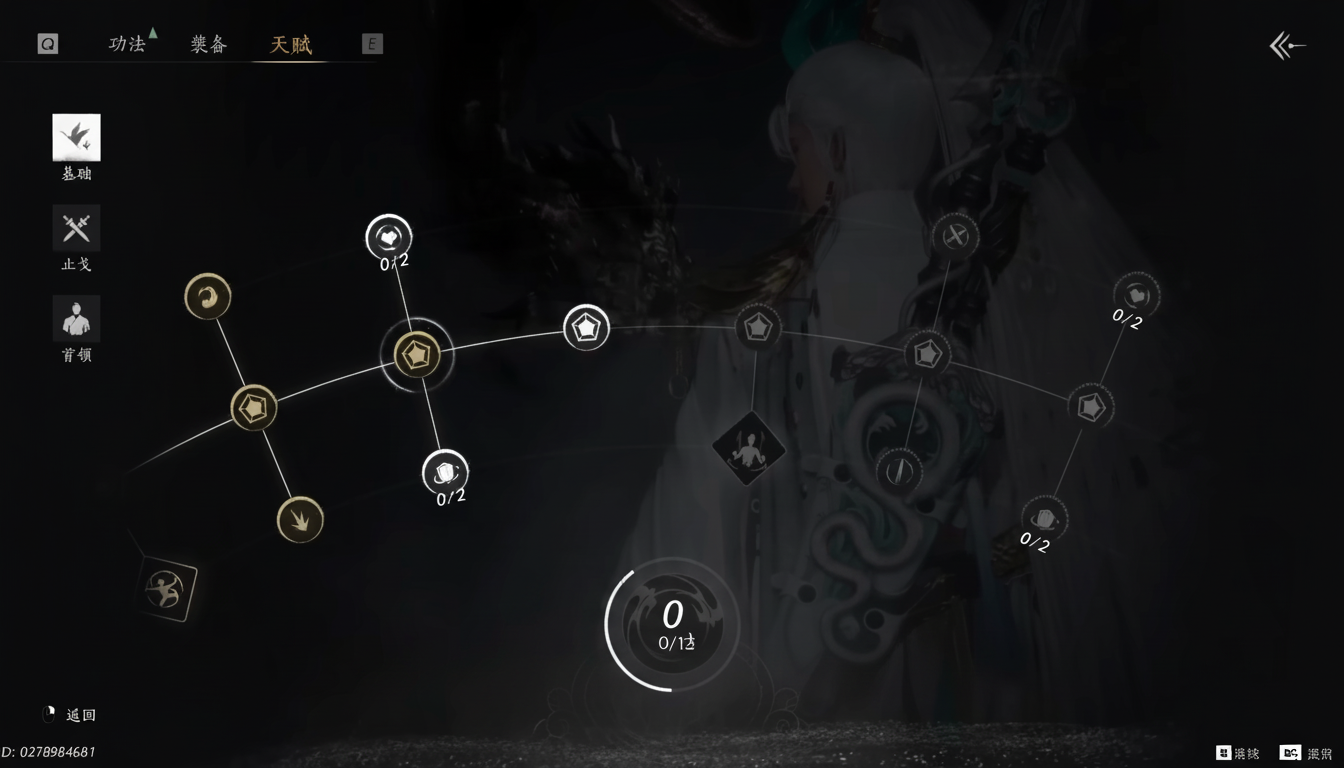The image size is (1344, 768).
Task: Open the 止戈 crossed swords category
Action: pyautogui.click(x=75, y=228)
